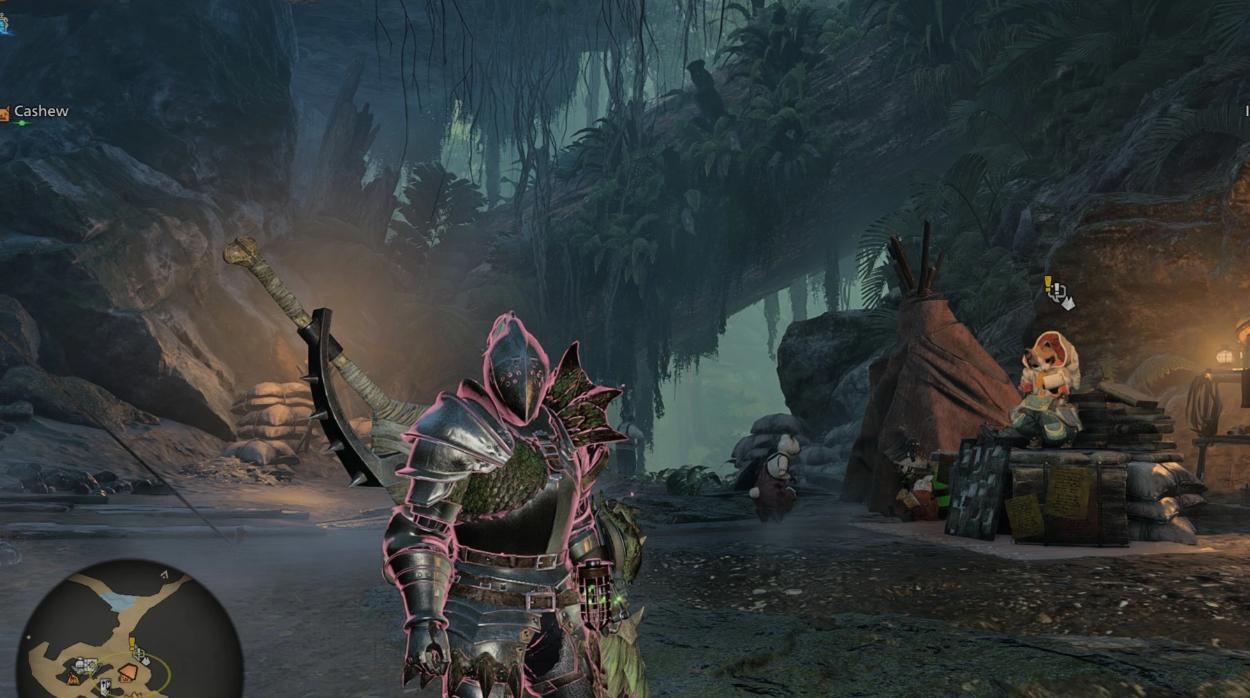Select the Cashew Palico name tag
Screen dimensions: 1250x698
[x=40, y=112]
